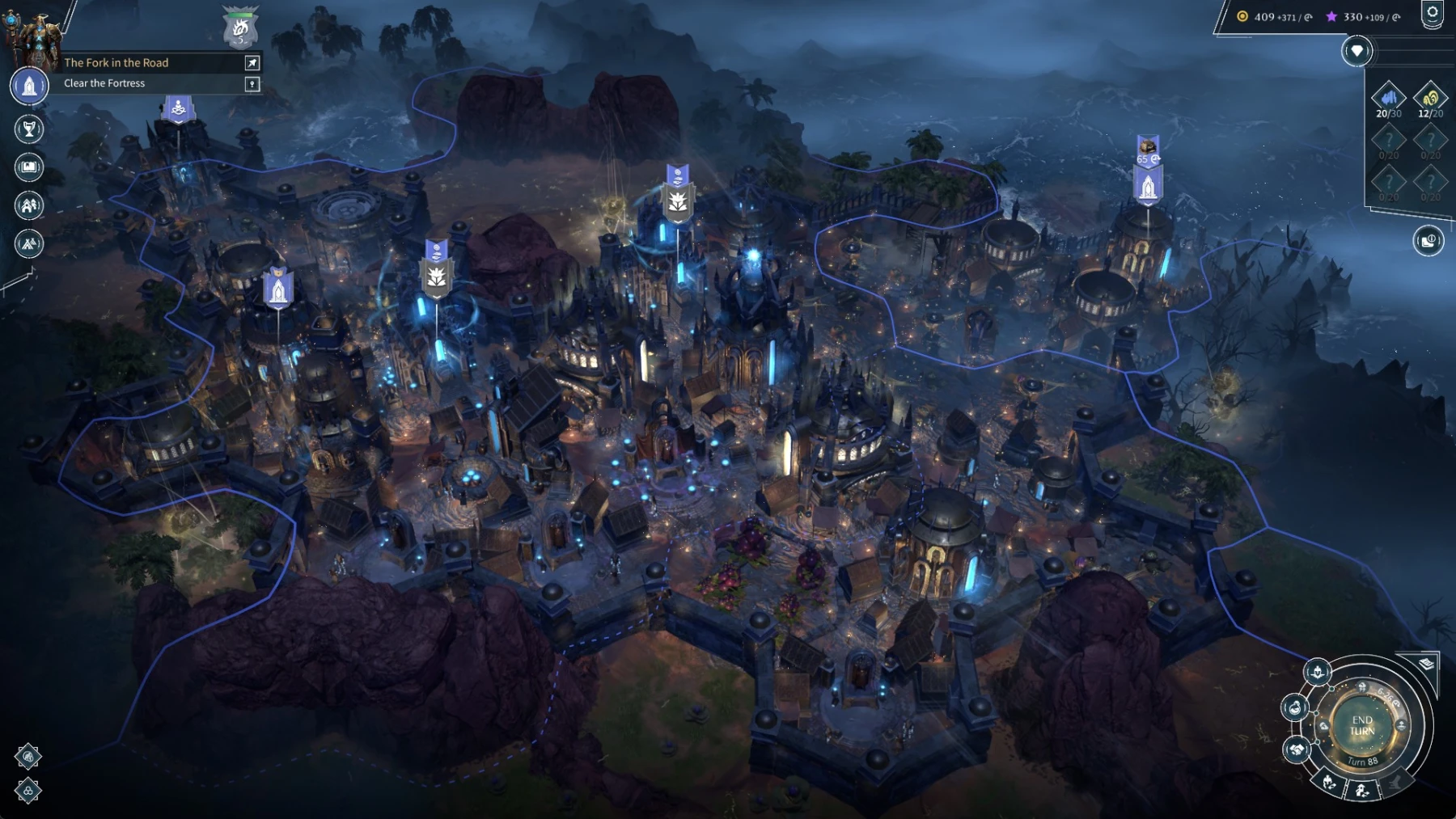The height and width of the screenshot is (819, 1456).
Task: Open research via the vial icon on turn wheel
Action: tap(1296, 707)
